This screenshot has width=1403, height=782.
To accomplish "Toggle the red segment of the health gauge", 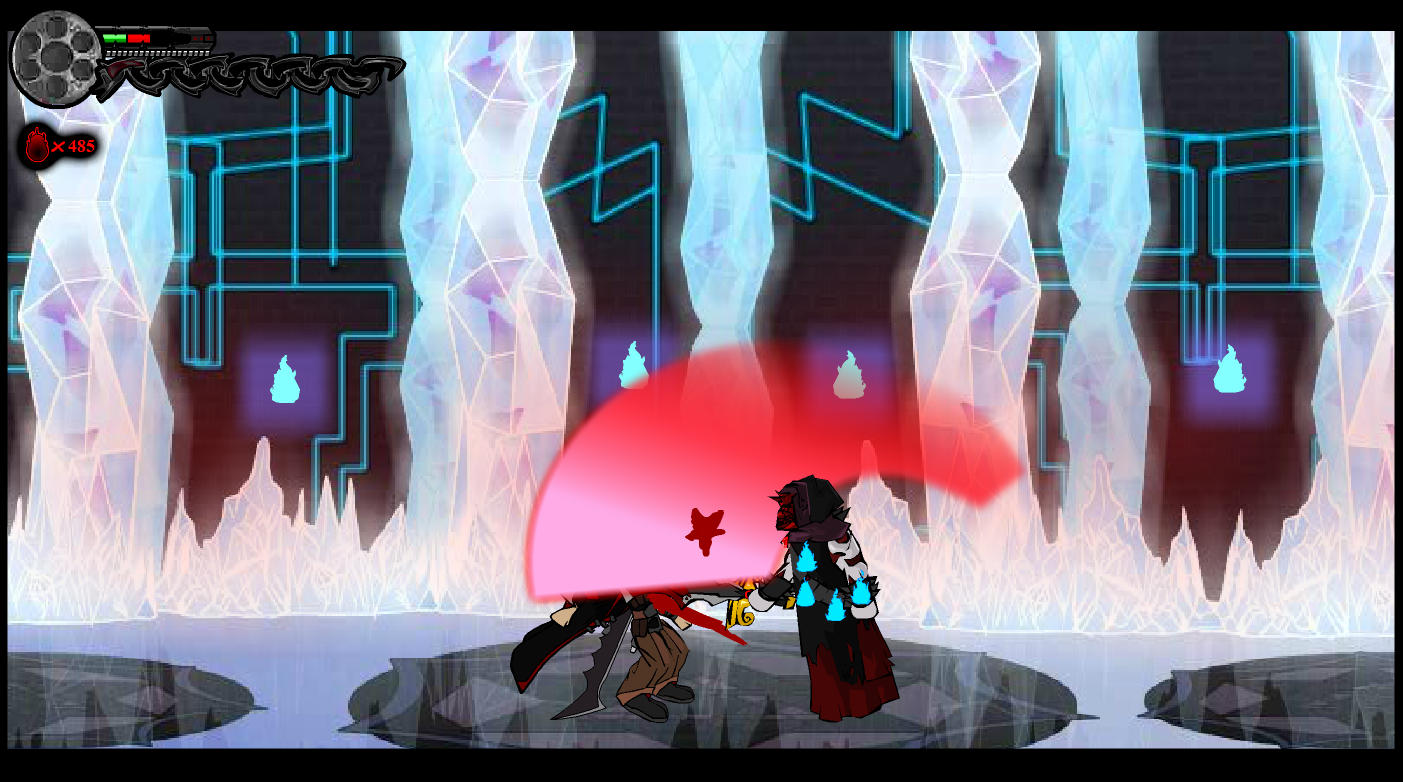I will click(x=139, y=38).
